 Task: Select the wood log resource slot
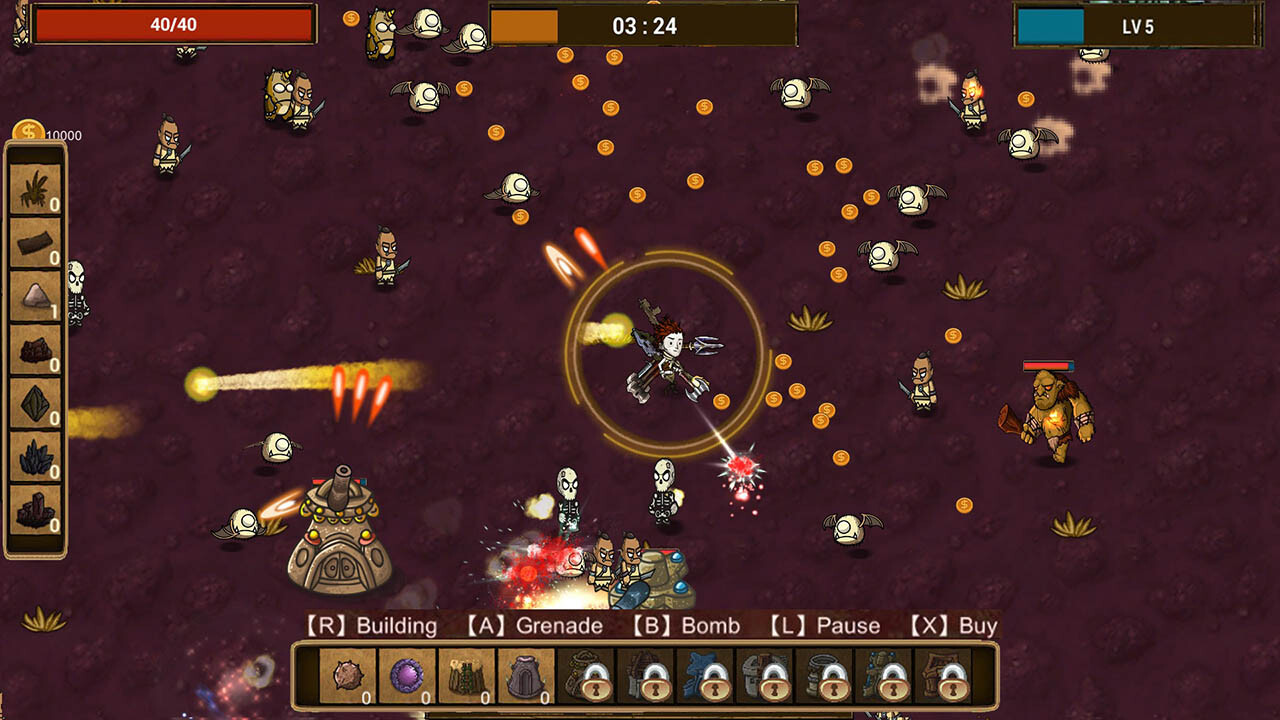[35, 243]
